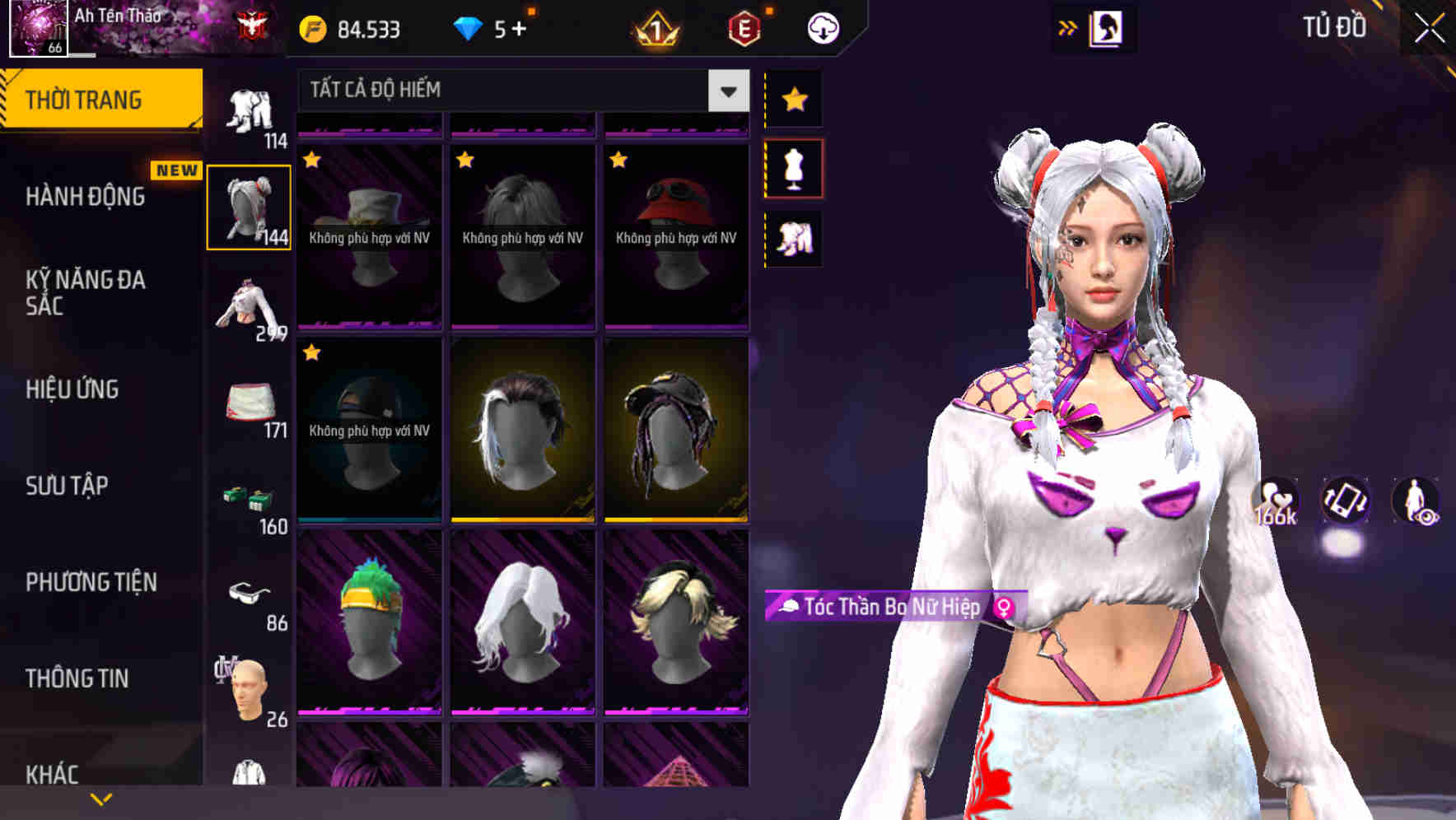
Task: Open the rank crown icon showing level 1
Action: (655, 29)
